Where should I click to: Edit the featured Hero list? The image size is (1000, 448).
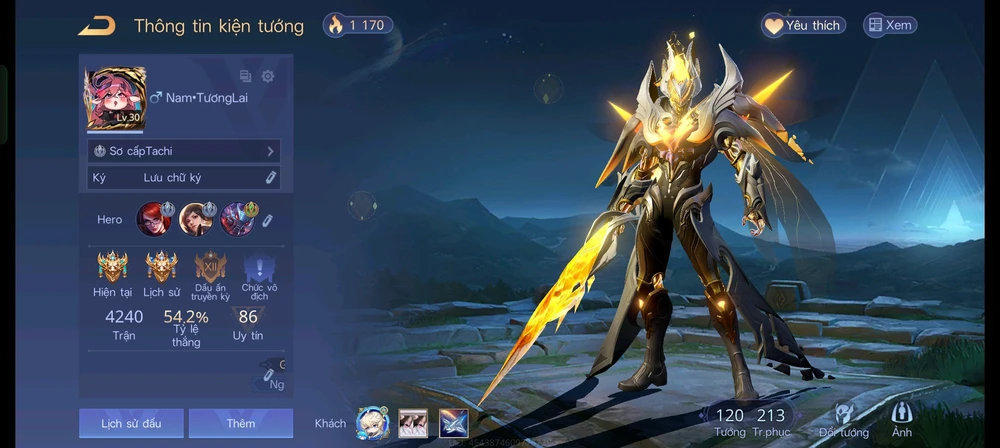[x=267, y=219]
